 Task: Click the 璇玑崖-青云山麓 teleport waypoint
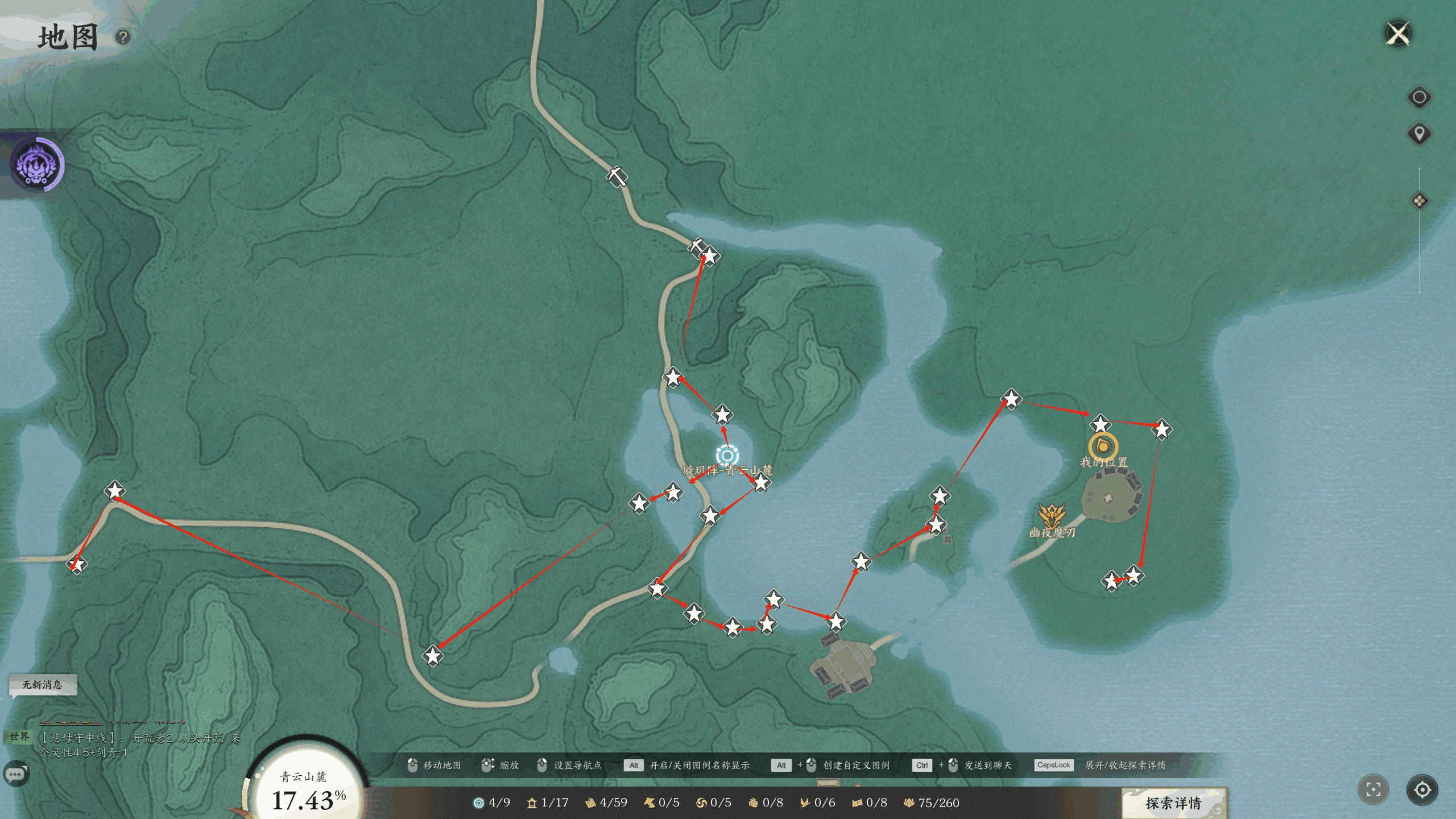tap(727, 455)
